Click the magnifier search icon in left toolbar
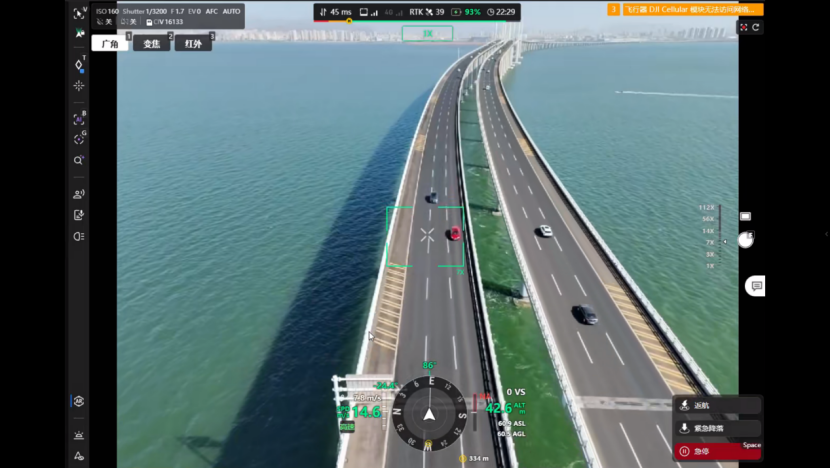 [79, 160]
